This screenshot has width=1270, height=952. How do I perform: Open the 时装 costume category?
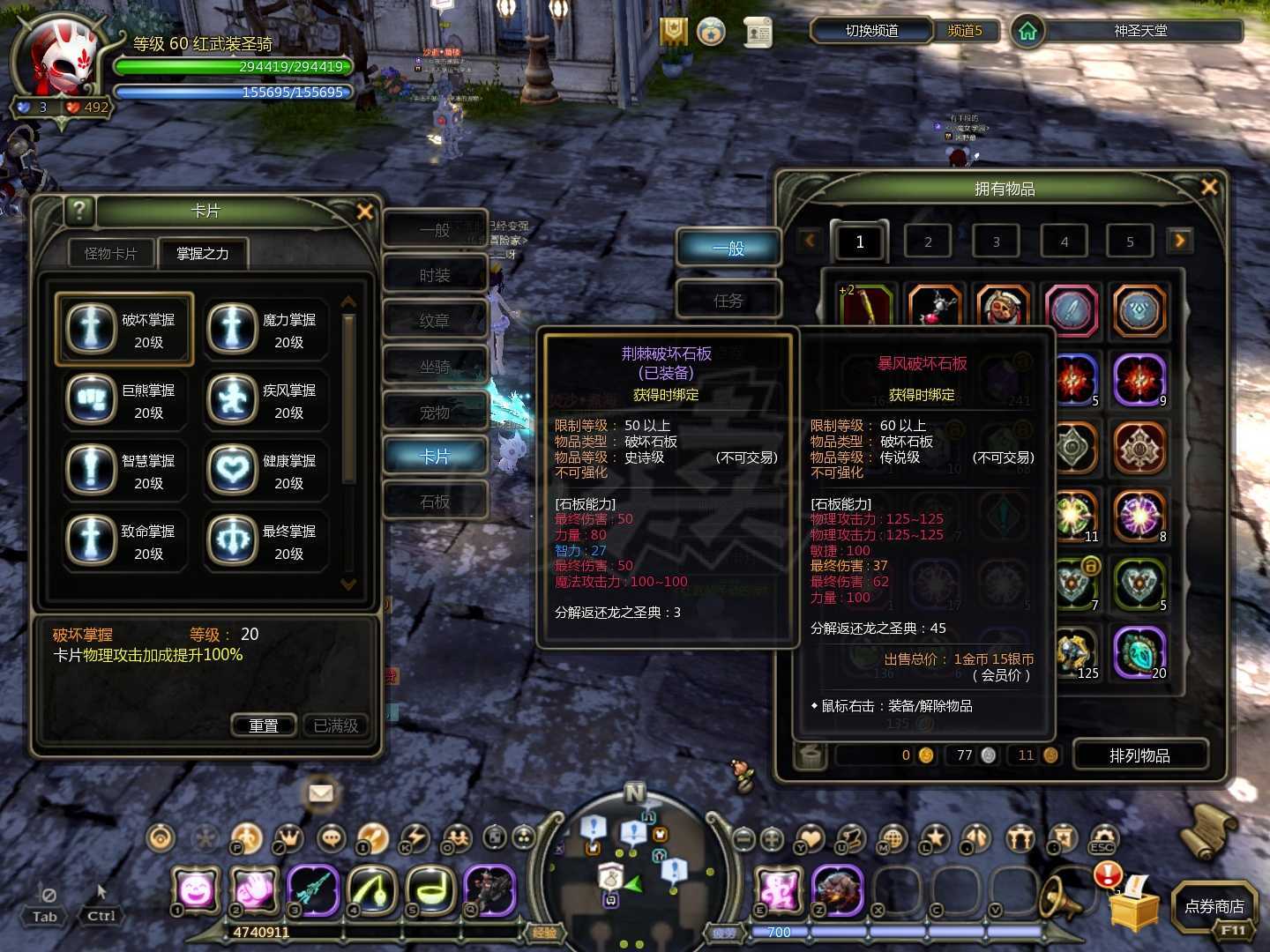[435, 276]
